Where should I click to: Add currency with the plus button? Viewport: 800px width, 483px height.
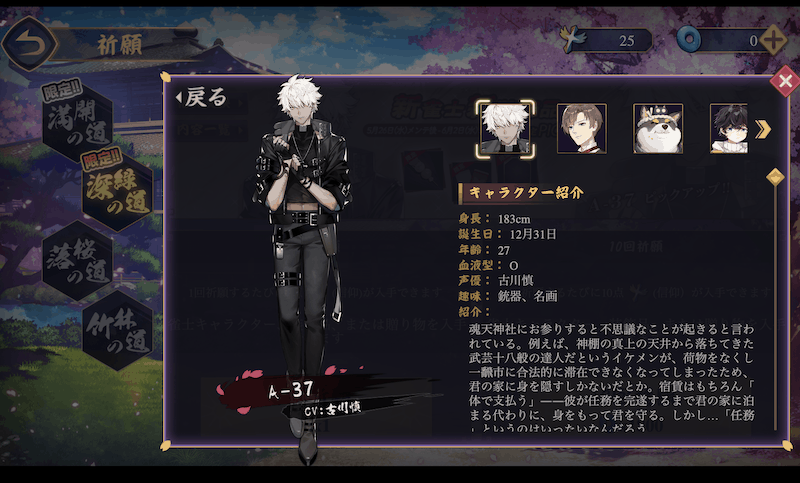[773, 41]
